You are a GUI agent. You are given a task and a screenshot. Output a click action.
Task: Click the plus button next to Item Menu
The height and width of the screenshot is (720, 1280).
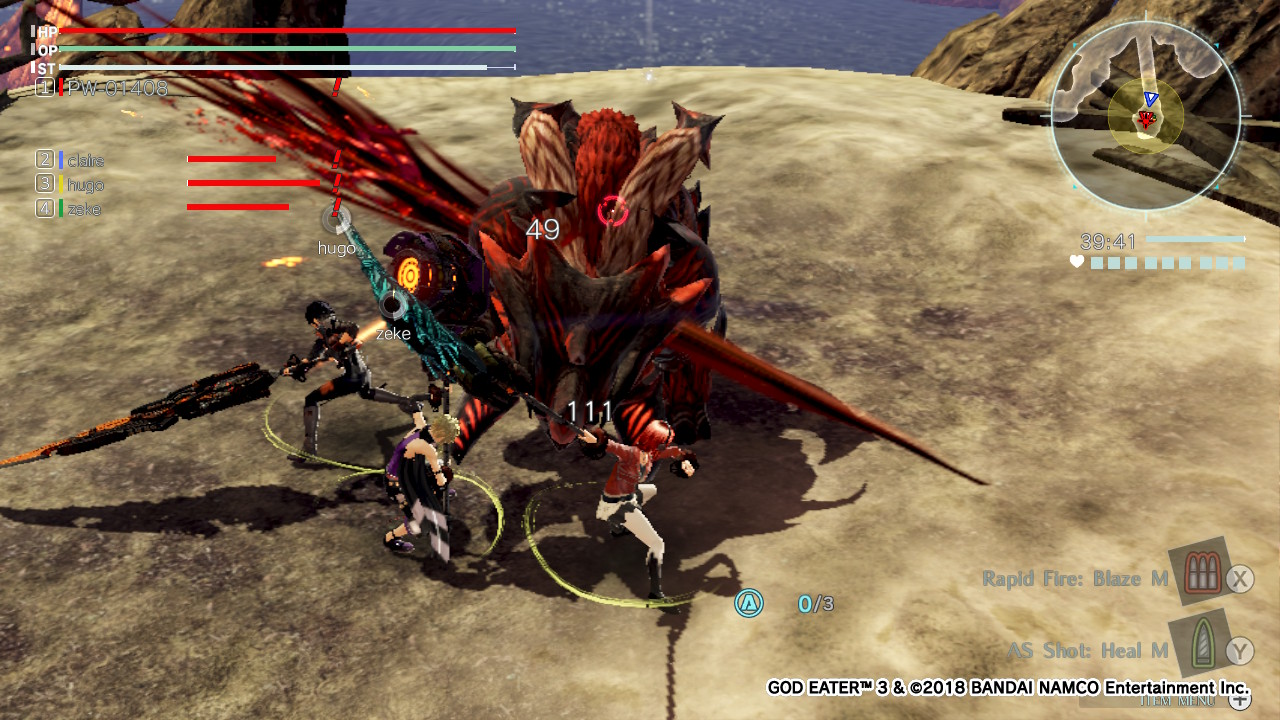[1239, 701]
